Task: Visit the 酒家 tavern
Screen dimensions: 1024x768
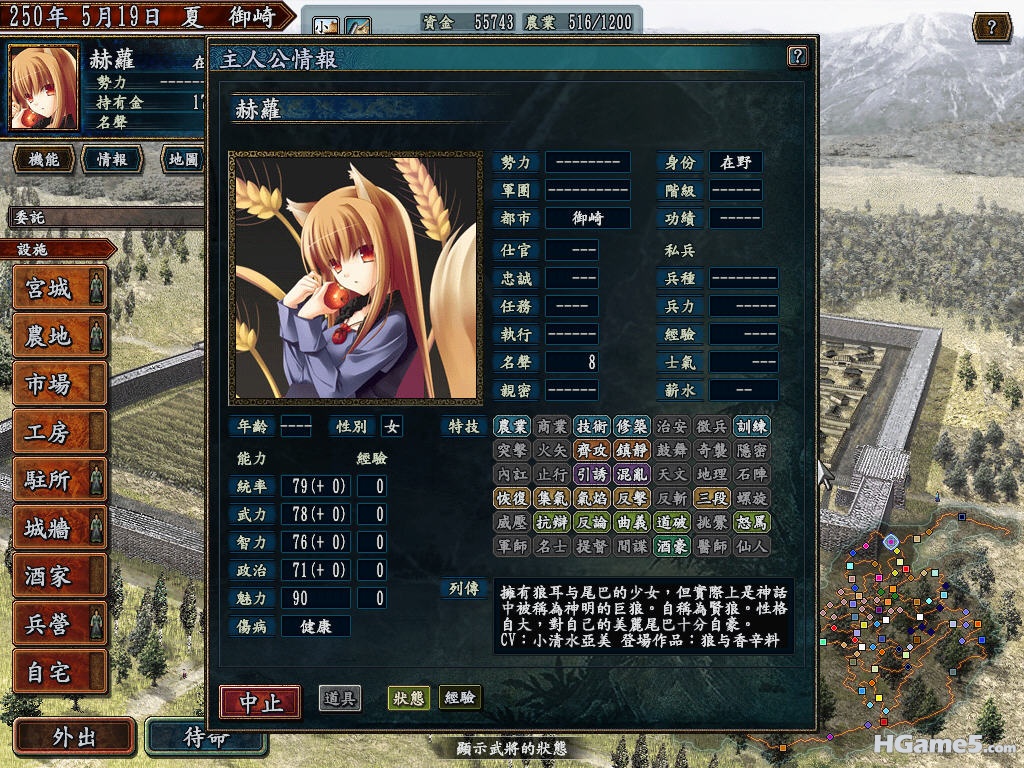Action: tap(59, 576)
